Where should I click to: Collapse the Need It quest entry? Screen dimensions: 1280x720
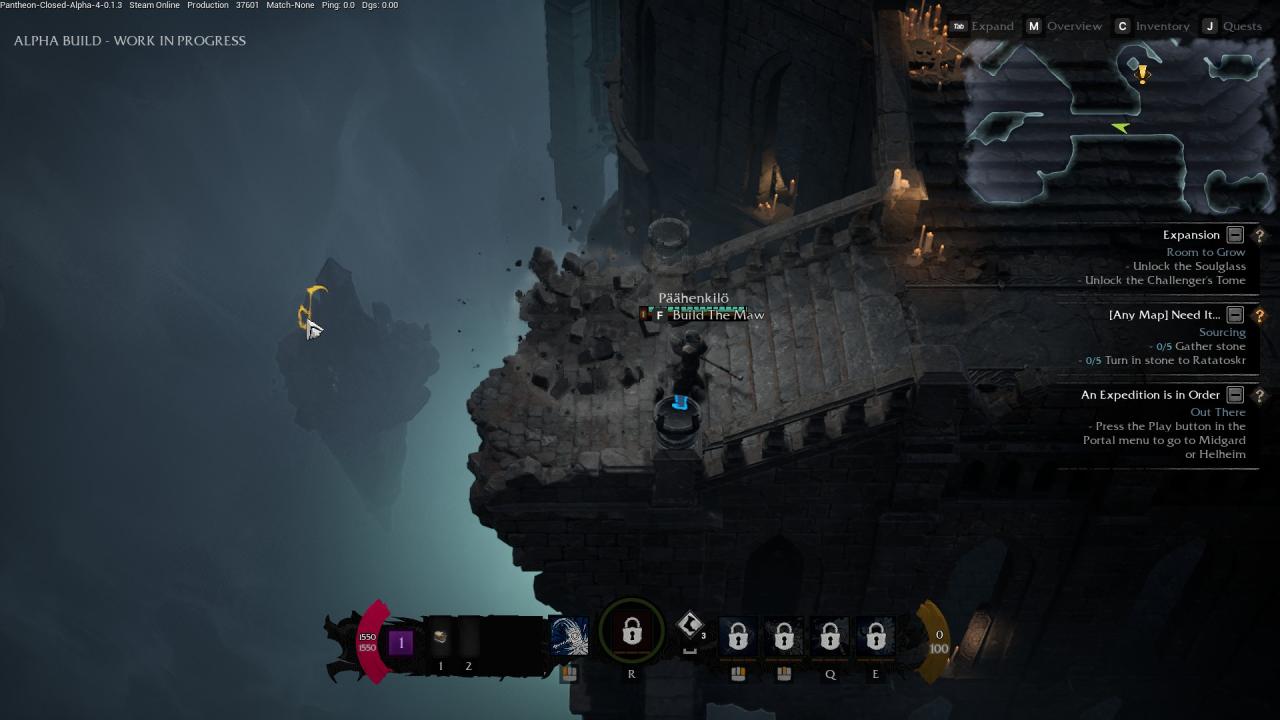pos(1235,315)
